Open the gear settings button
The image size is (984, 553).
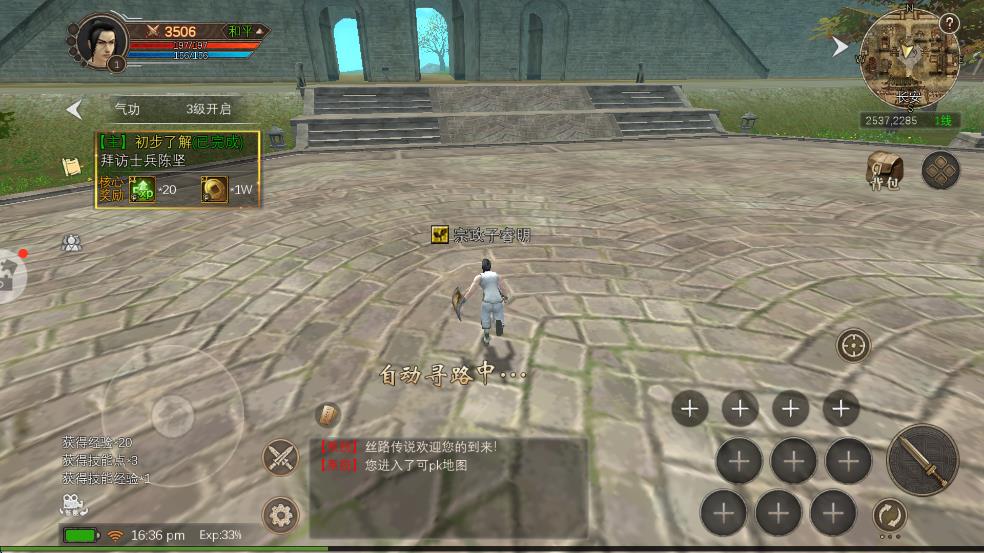[x=281, y=516]
